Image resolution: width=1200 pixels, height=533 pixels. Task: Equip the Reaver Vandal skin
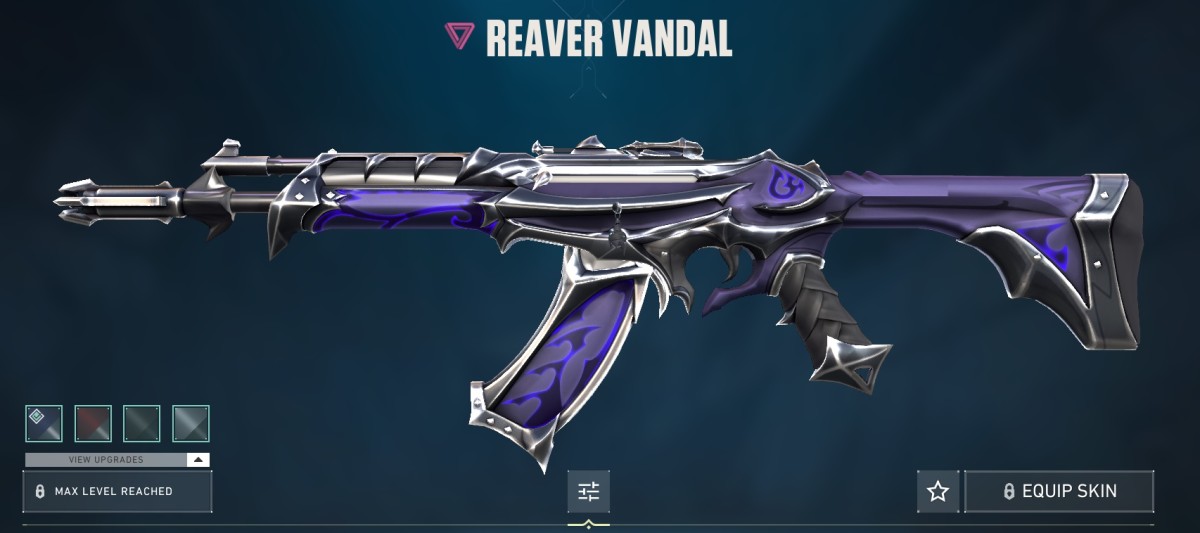coord(1059,491)
